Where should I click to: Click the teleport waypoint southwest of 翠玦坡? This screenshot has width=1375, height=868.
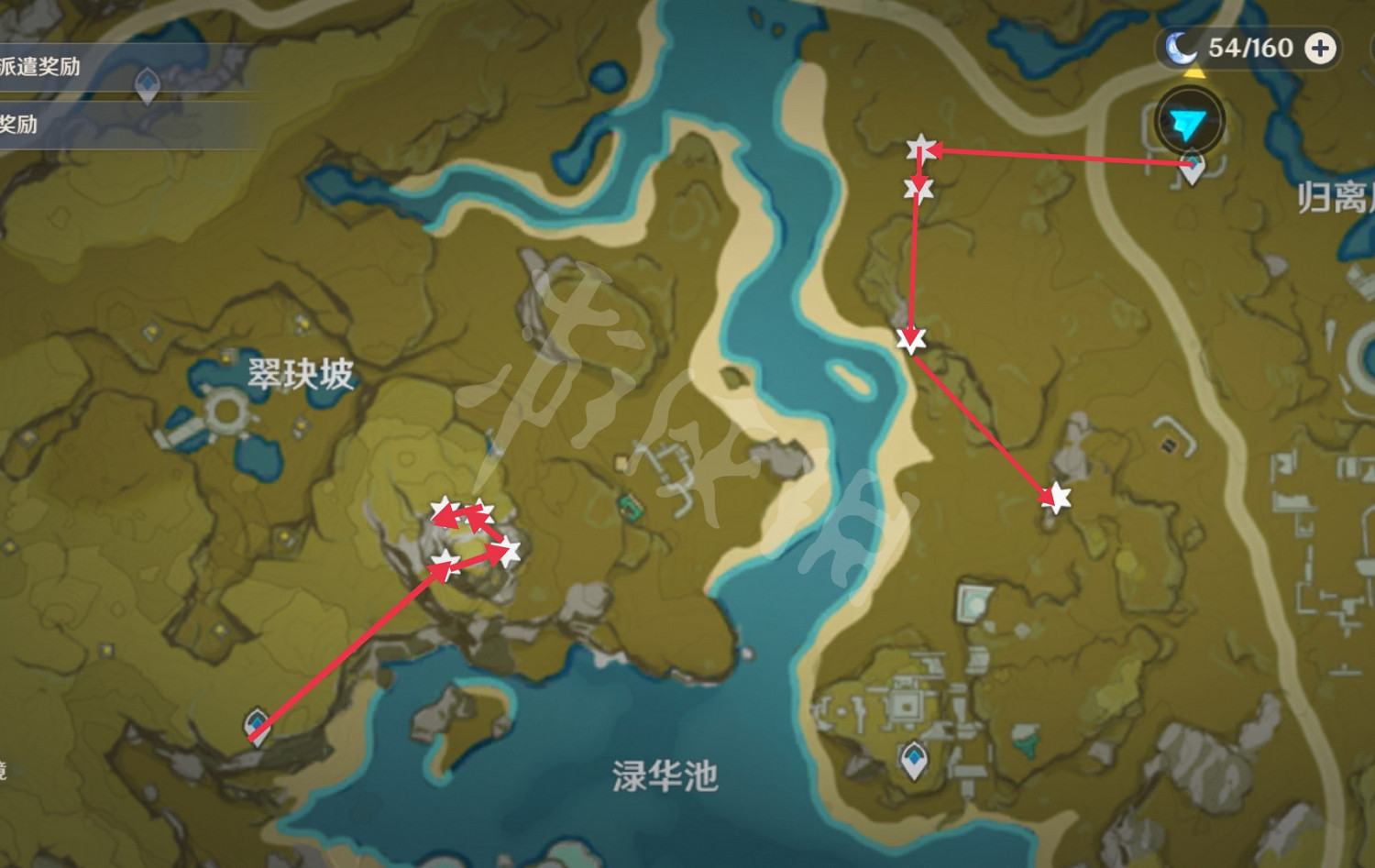point(255,727)
